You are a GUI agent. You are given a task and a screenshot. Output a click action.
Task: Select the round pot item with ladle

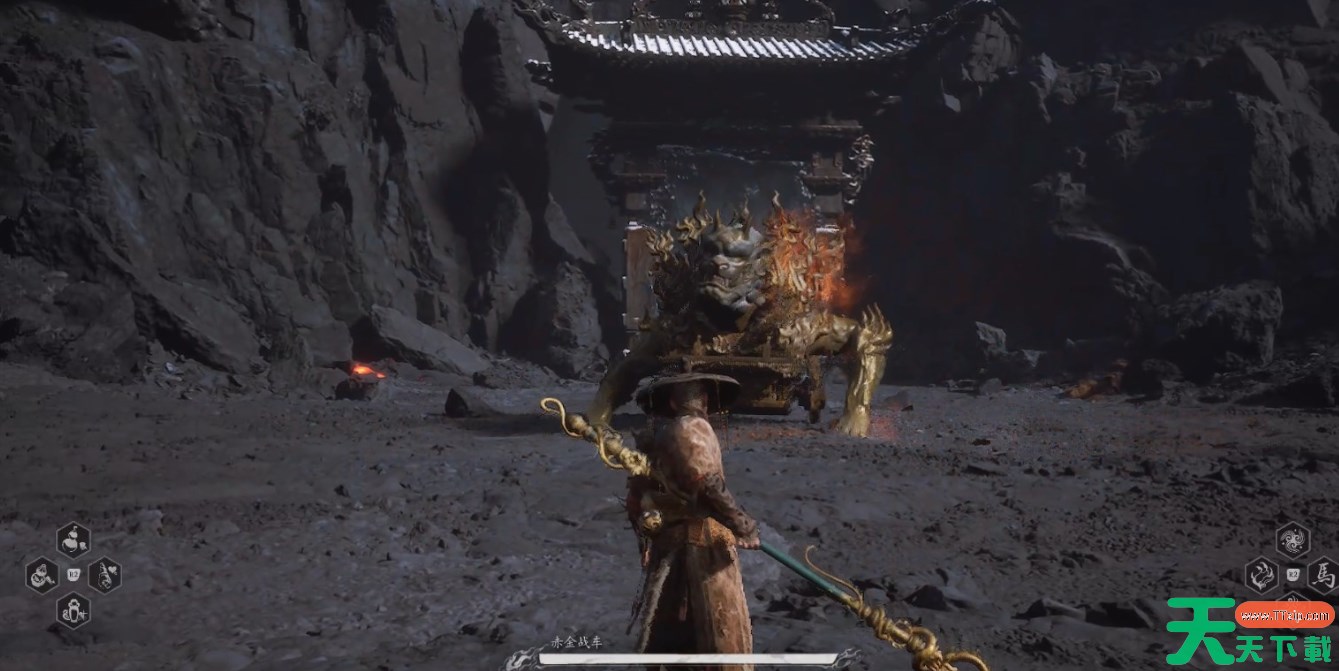click(41, 575)
